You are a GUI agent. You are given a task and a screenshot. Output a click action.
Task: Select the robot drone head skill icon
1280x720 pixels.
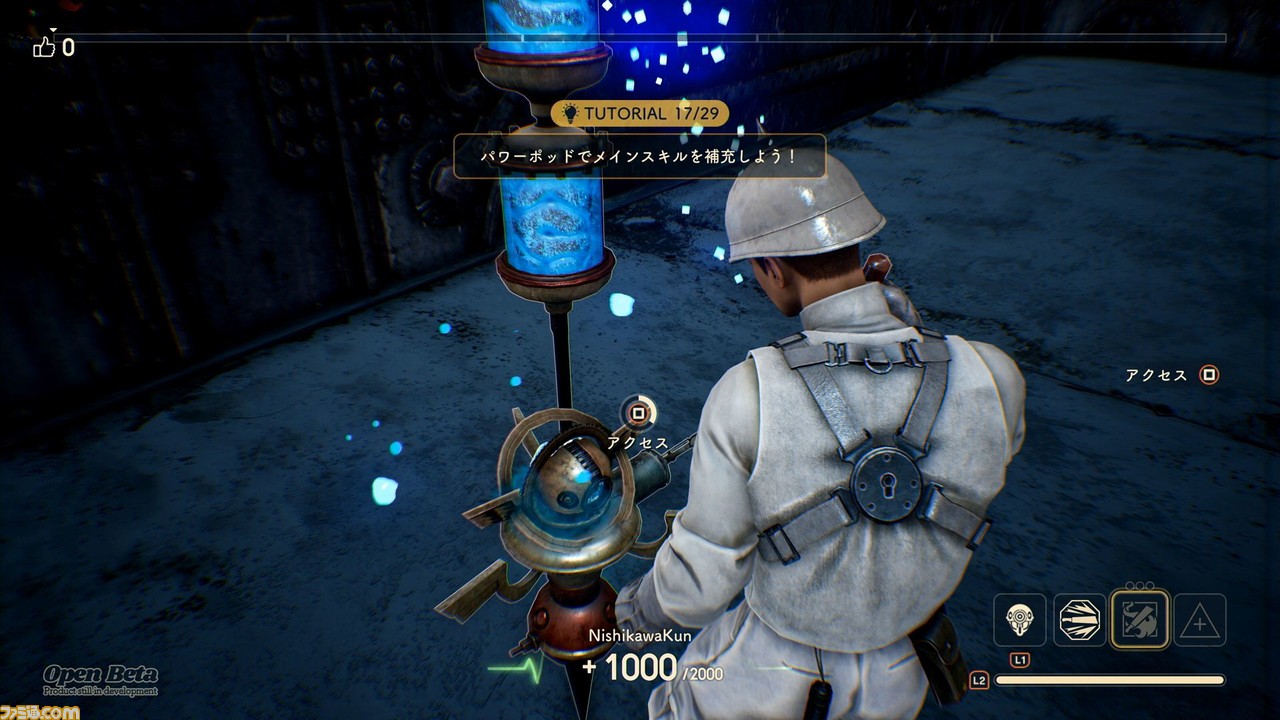pyautogui.click(x=1019, y=620)
